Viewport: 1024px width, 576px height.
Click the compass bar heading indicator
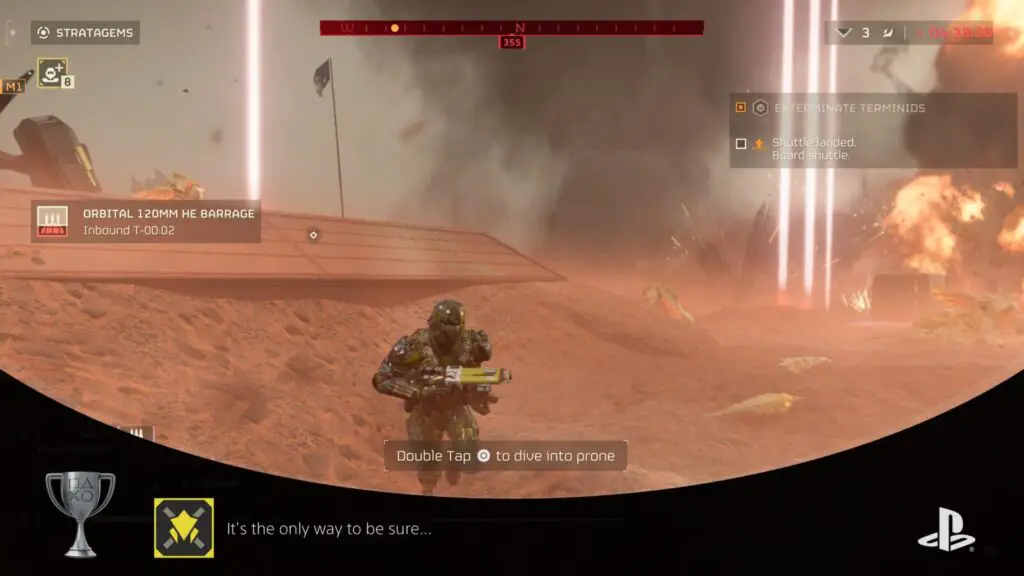(x=512, y=42)
